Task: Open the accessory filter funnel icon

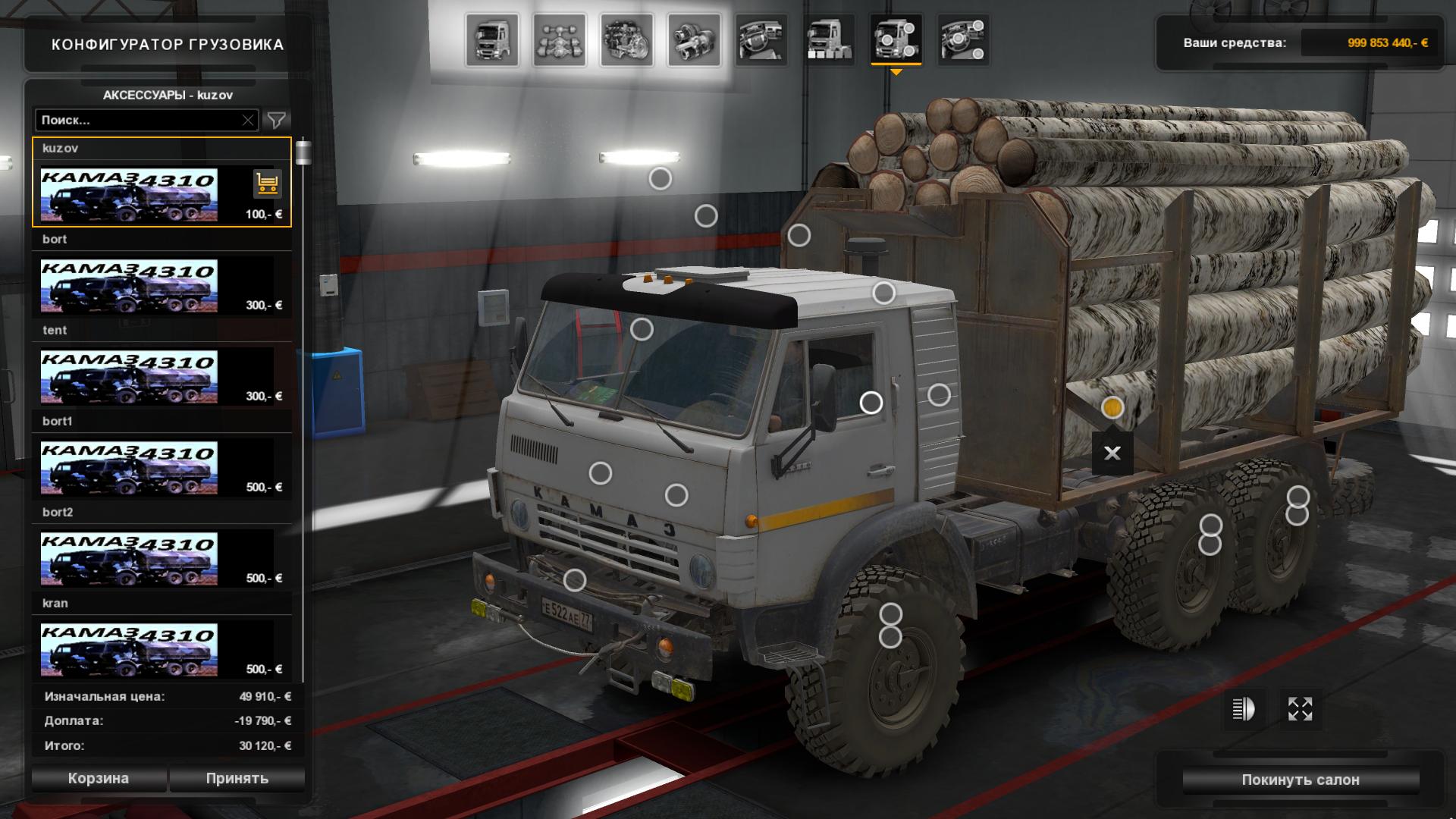Action: click(277, 120)
